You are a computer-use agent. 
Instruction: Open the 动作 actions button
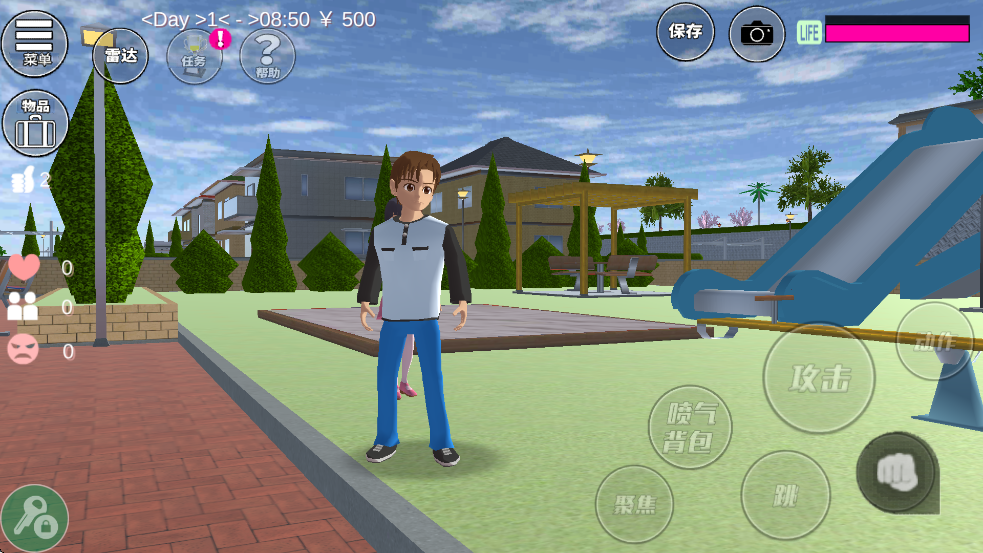tap(934, 341)
